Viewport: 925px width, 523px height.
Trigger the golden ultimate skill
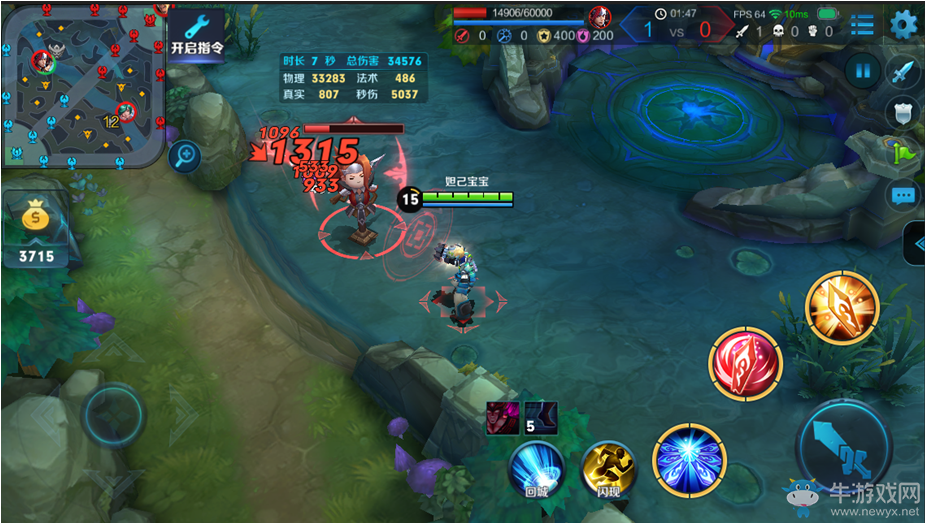[842, 308]
